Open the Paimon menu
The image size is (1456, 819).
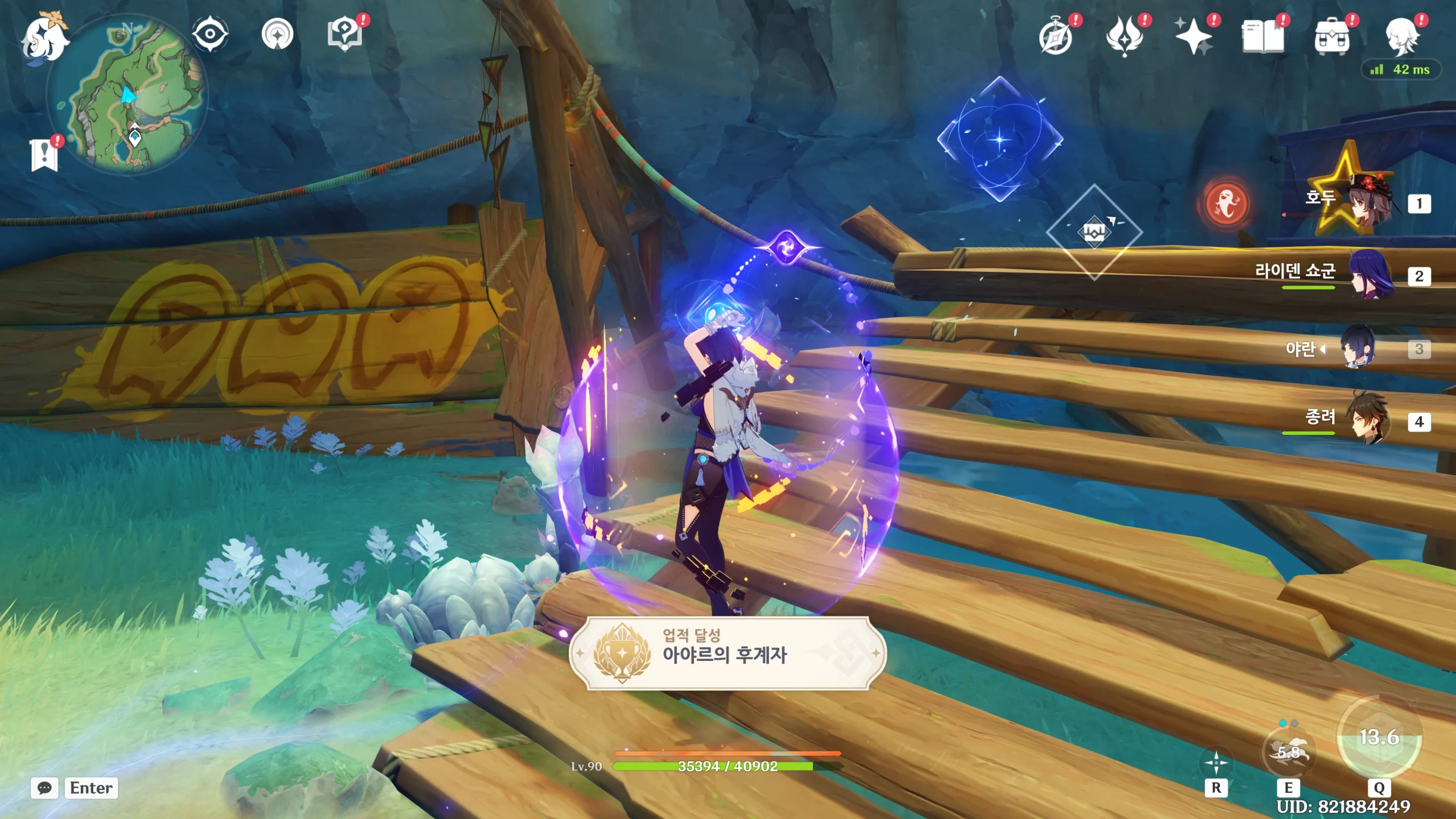point(44,39)
